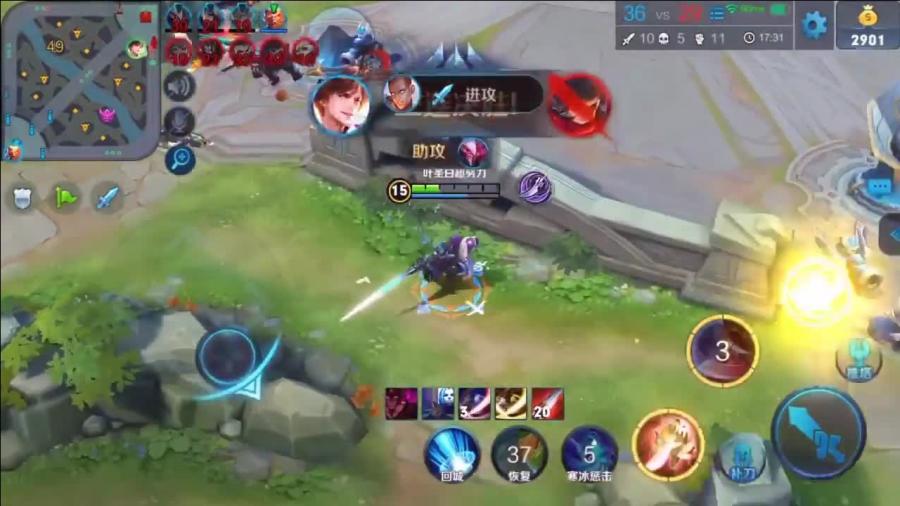The height and width of the screenshot is (506, 900).
Task: Click the magnifying glass zoom button
Action: coord(180,158)
